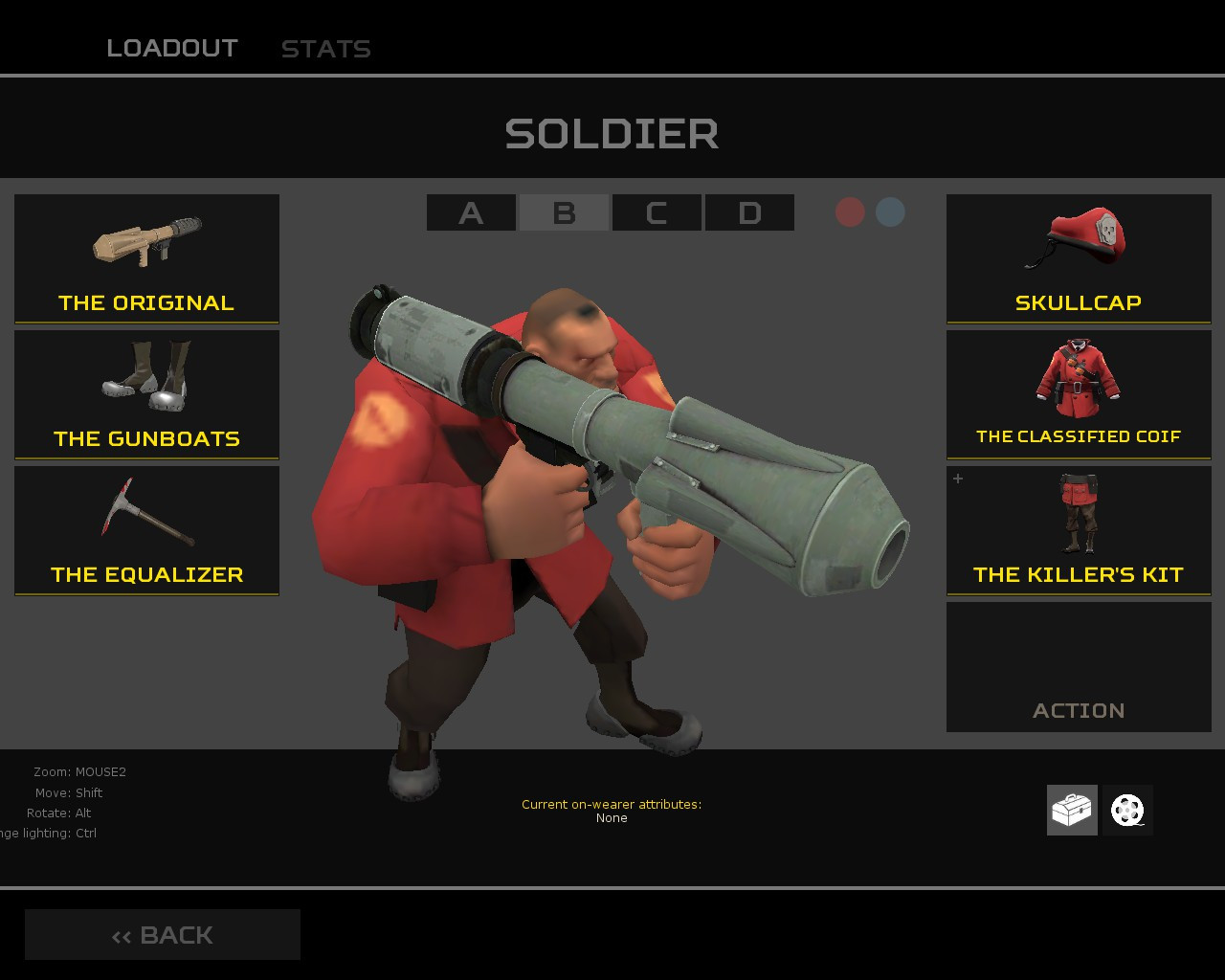Select the LOADOUT tab
Viewport: 1225px width, 980px height.
tap(173, 49)
